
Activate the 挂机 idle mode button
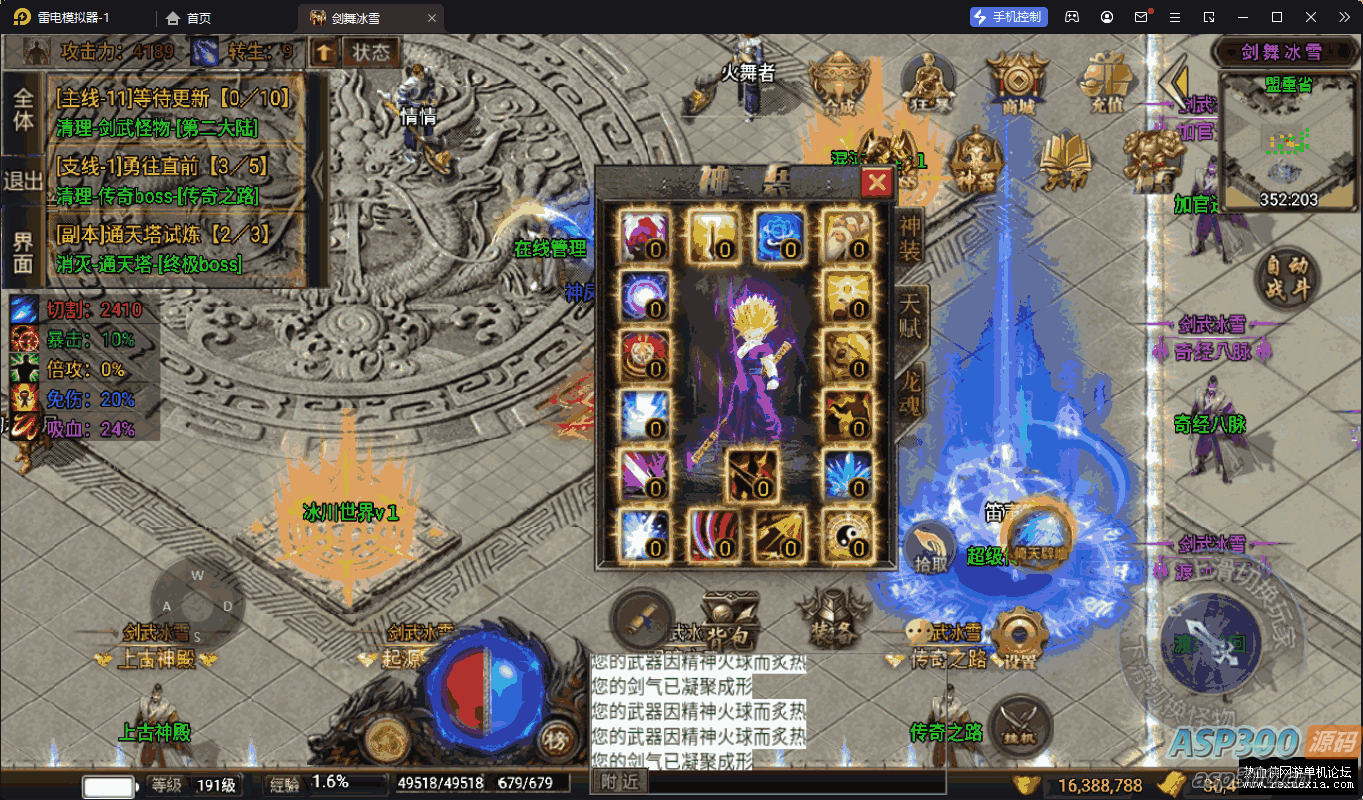click(x=1020, y=725)
